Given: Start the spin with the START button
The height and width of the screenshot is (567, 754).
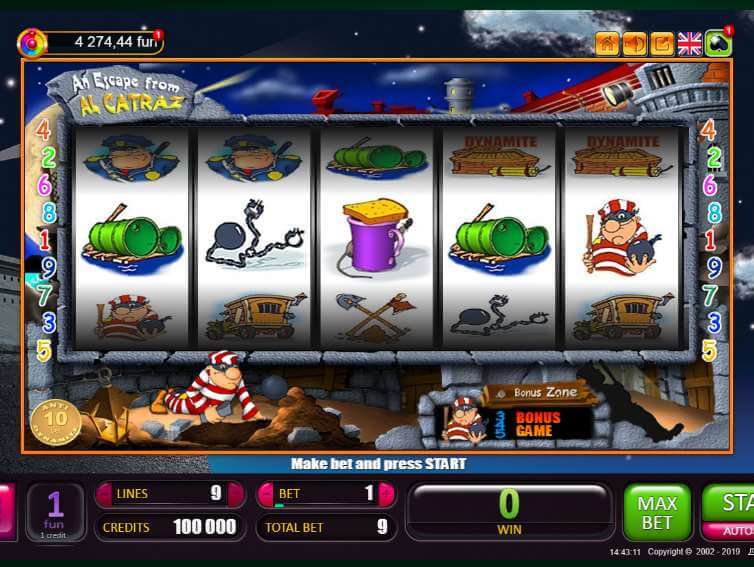Looking at the screenshot, I should [734, 502].
